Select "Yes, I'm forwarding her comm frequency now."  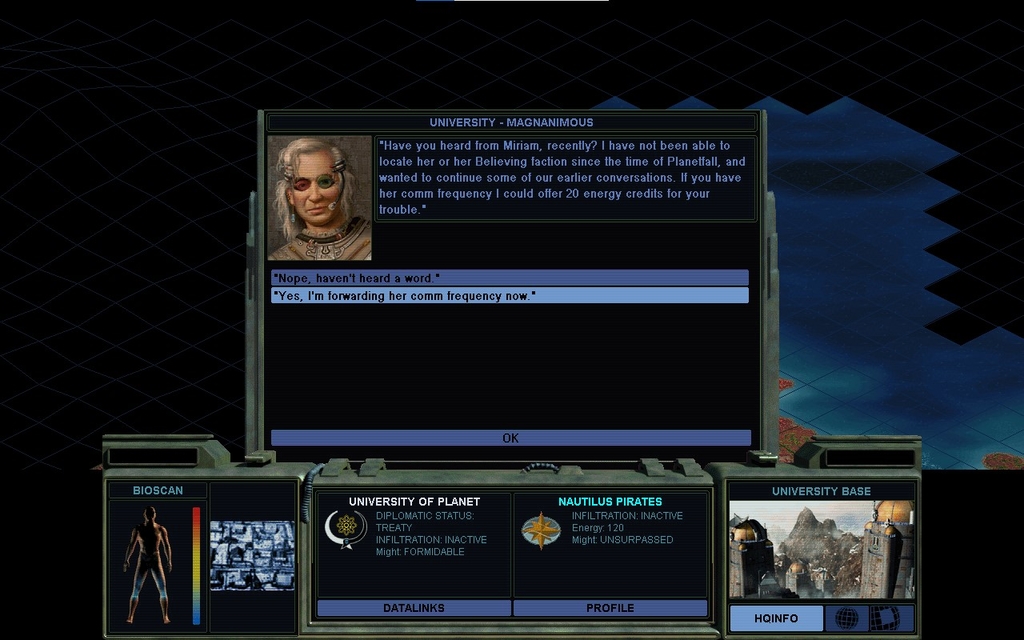(x=509, y=295)
